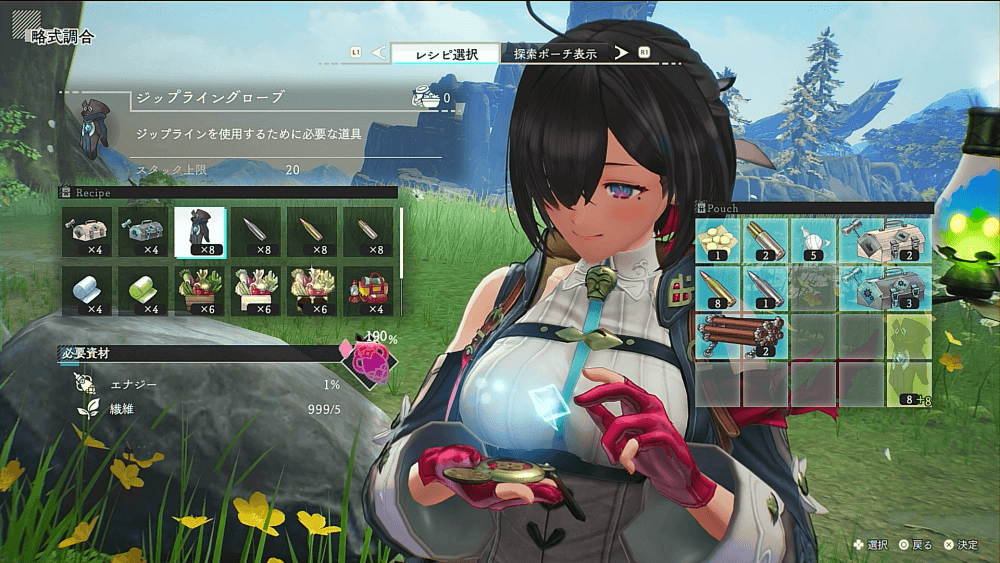Choose the red camping bag recipe

point(368,290)
